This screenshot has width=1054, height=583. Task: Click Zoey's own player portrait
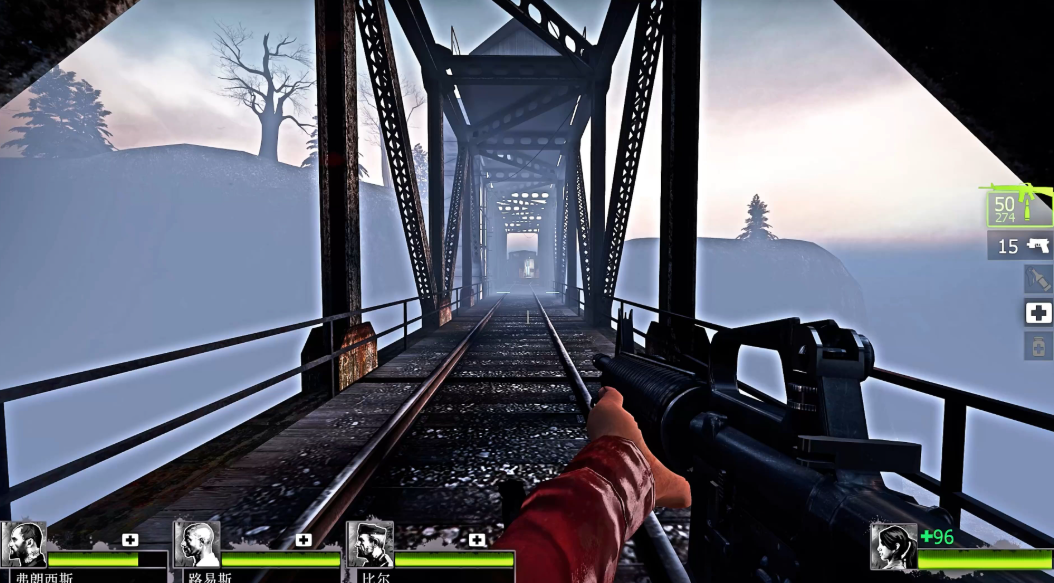tap(893, 547)
